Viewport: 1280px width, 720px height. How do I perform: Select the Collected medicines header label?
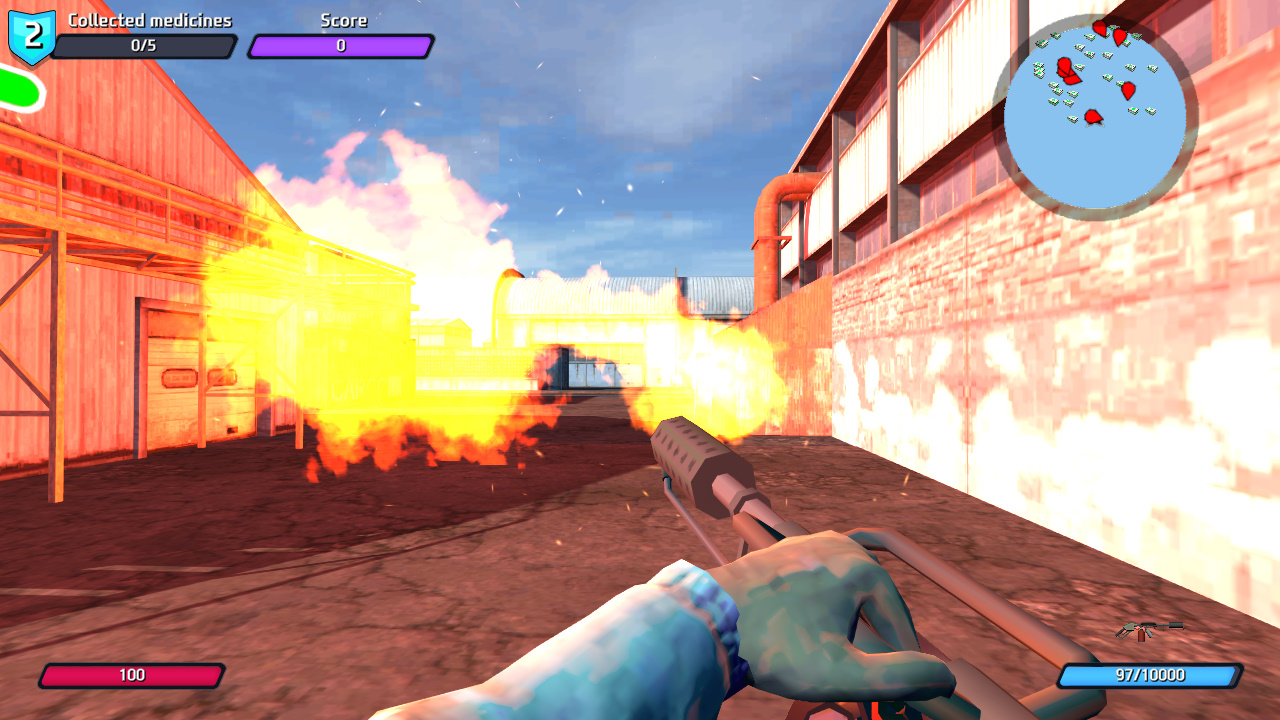coord(148,19)
